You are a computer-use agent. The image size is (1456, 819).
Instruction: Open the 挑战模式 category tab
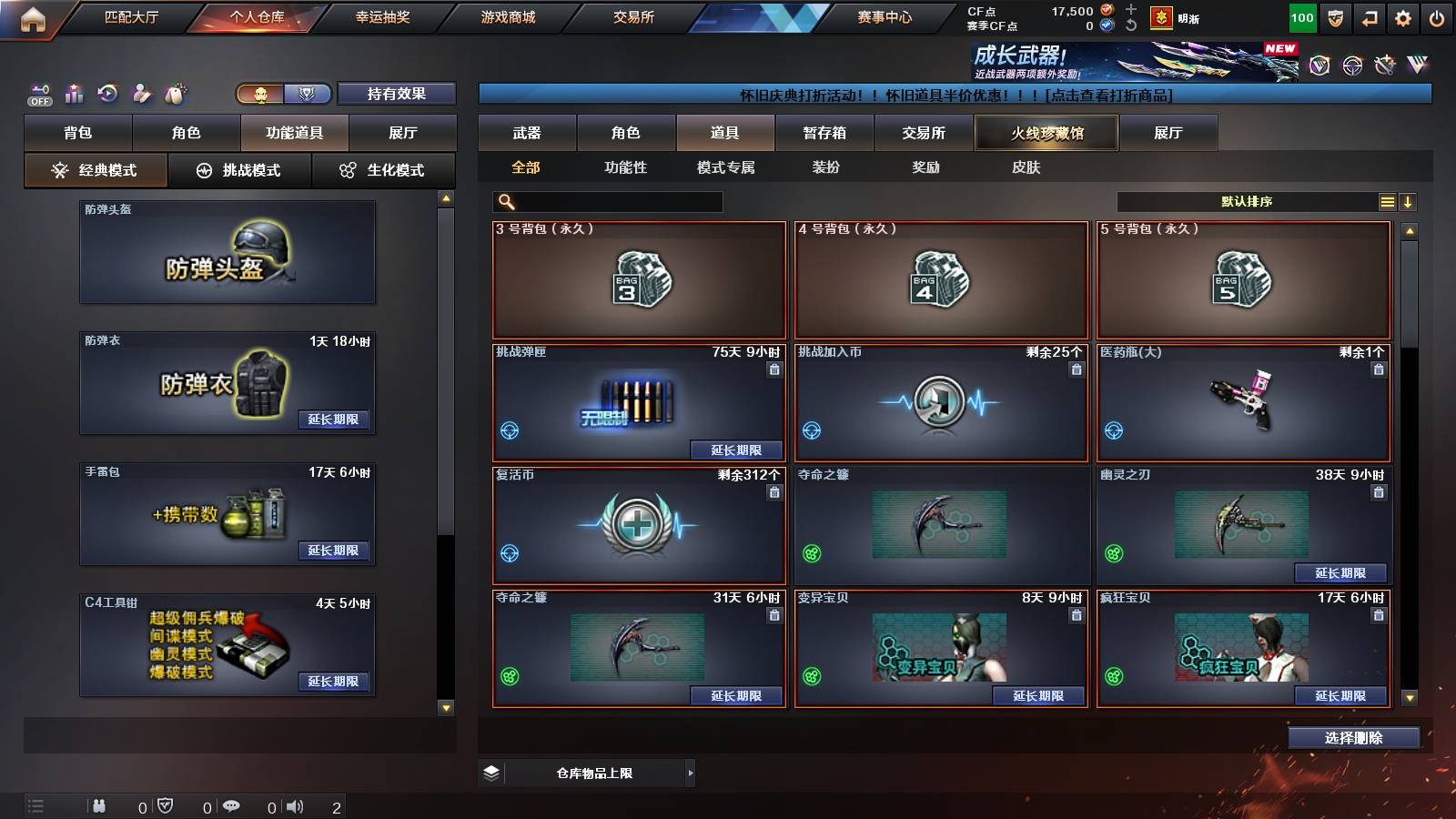point(240,169)
